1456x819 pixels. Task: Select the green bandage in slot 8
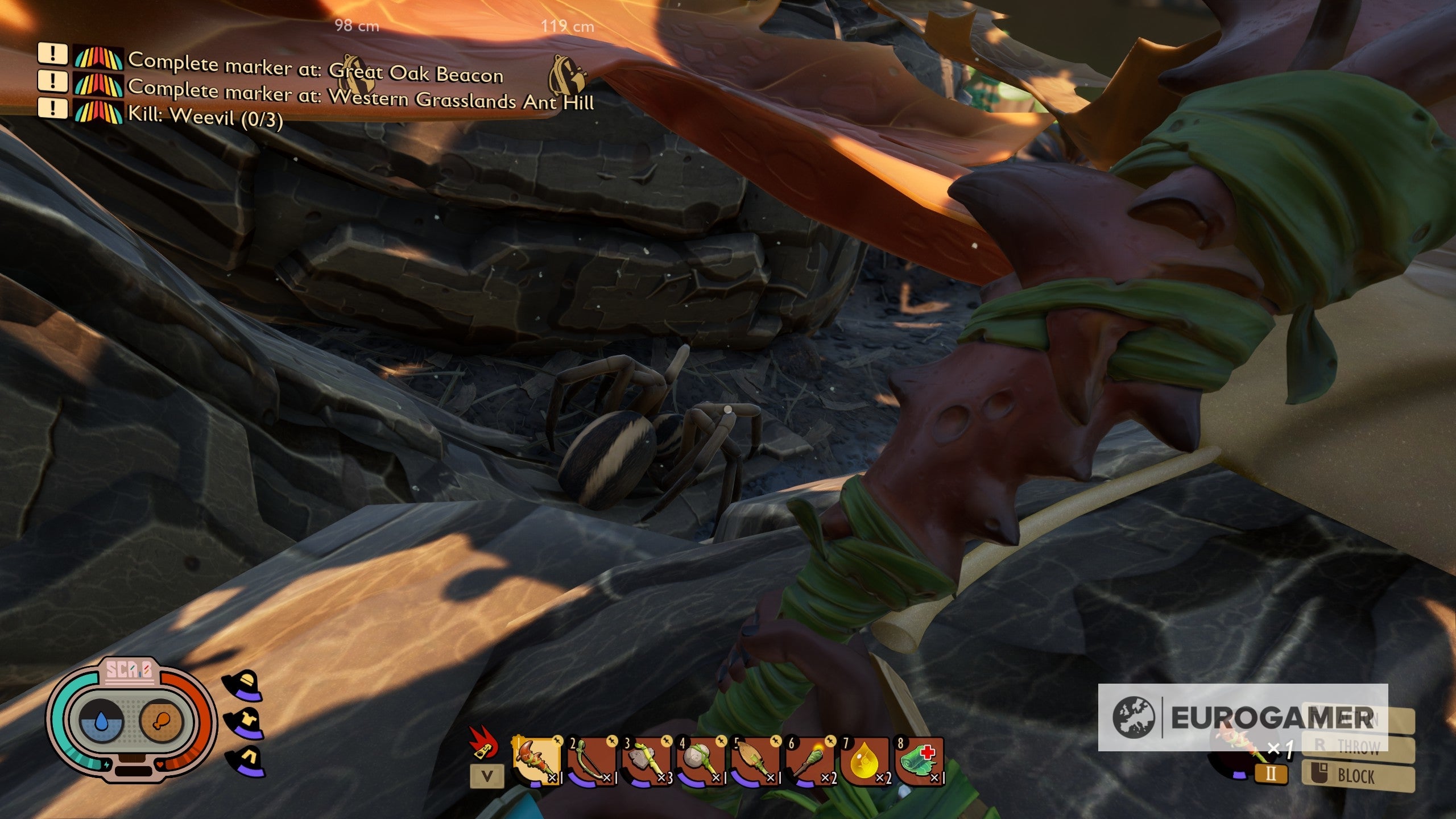pos(919,761)
